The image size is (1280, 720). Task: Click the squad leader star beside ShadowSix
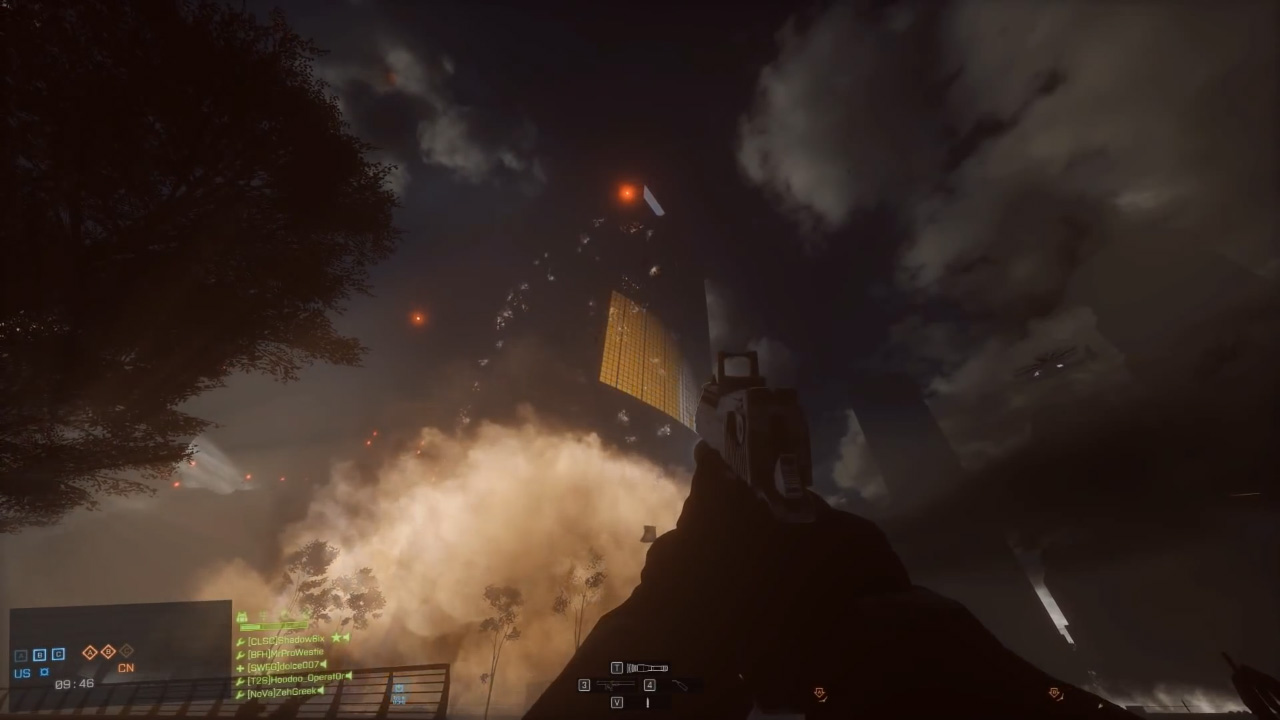tap(335, 637)
